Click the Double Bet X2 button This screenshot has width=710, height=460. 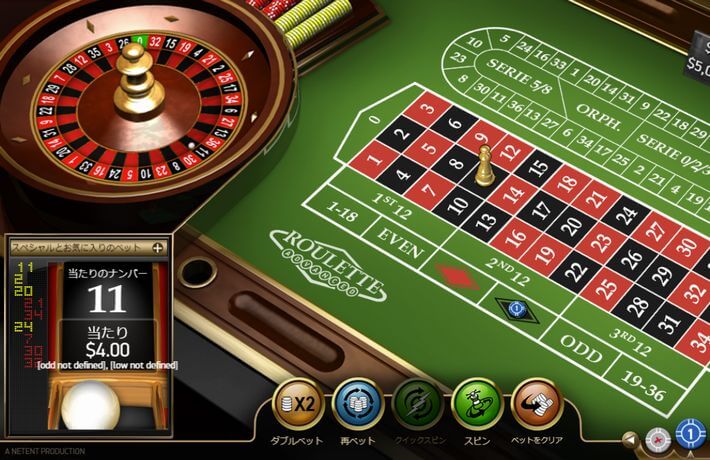(298, 403)
